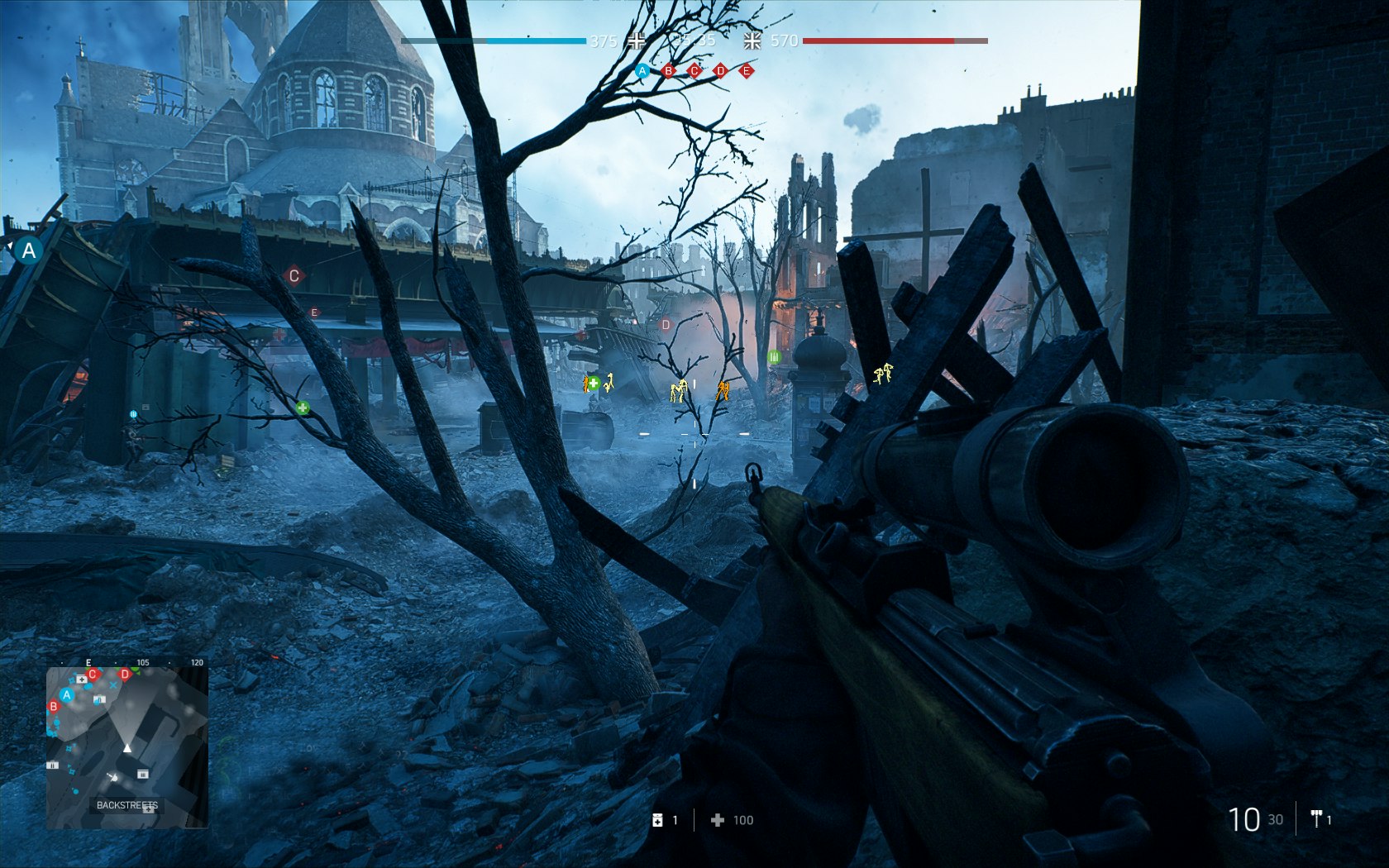Select the BACKSTREETS label on the minimap
This screenshot has width=1389, height=868.
coord(127,804)
